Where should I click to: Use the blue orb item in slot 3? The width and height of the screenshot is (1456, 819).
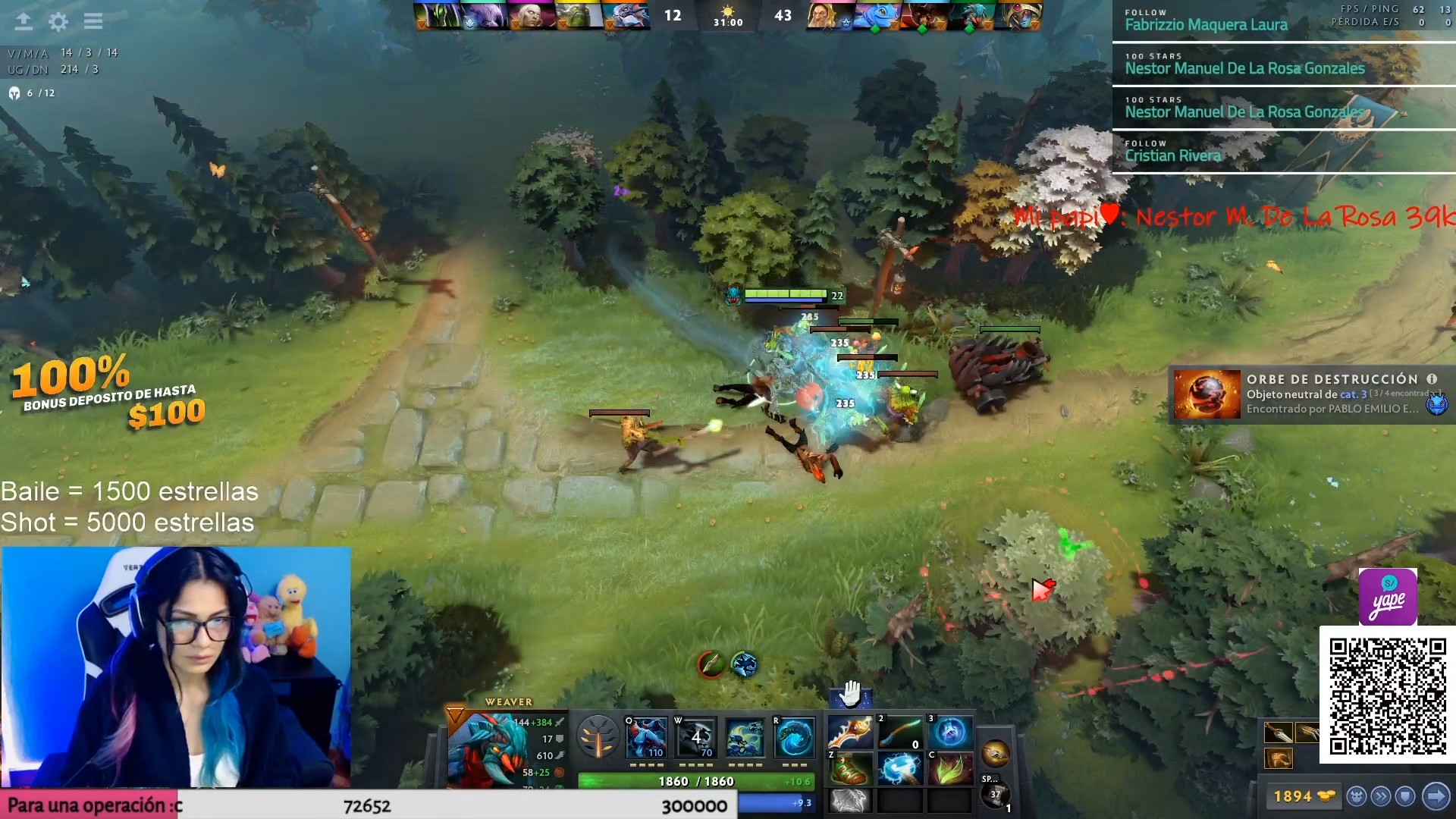pyautogui.click(x=949, y=732)
